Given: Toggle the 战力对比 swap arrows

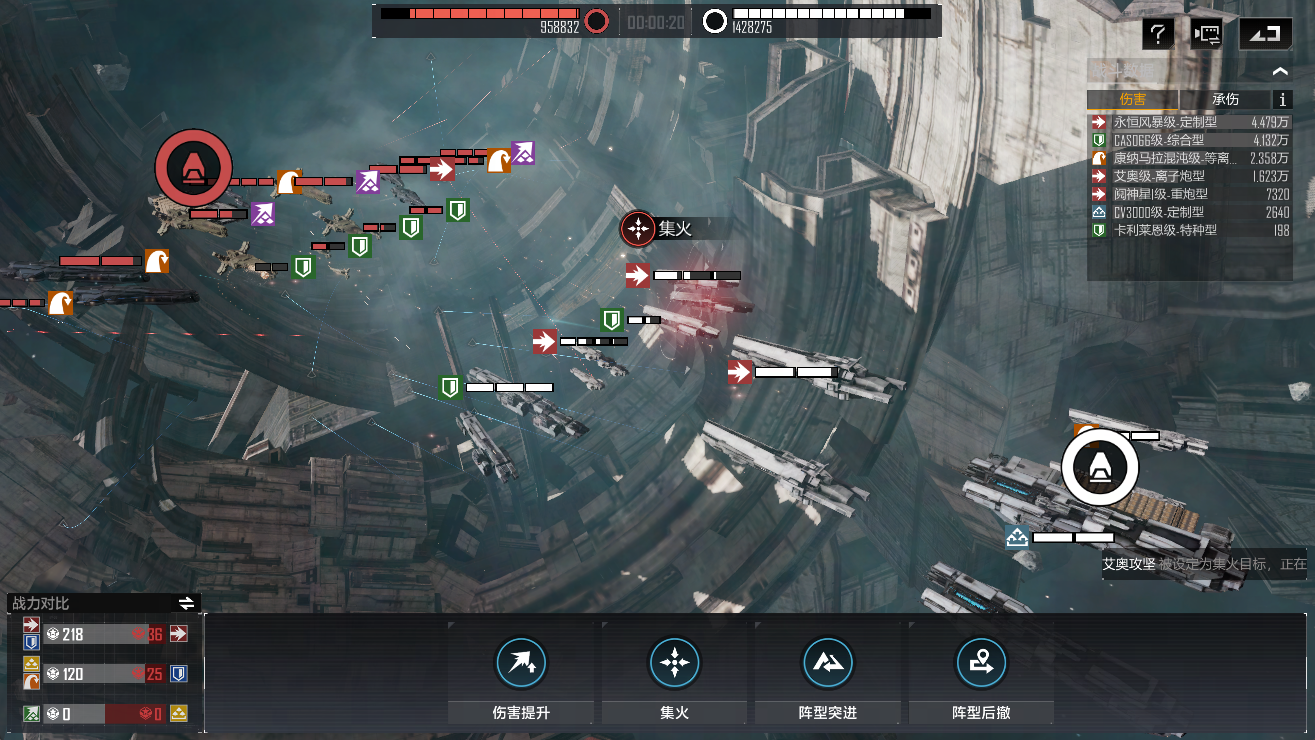Looking at the screenshot, I should [x=186, y=603].
